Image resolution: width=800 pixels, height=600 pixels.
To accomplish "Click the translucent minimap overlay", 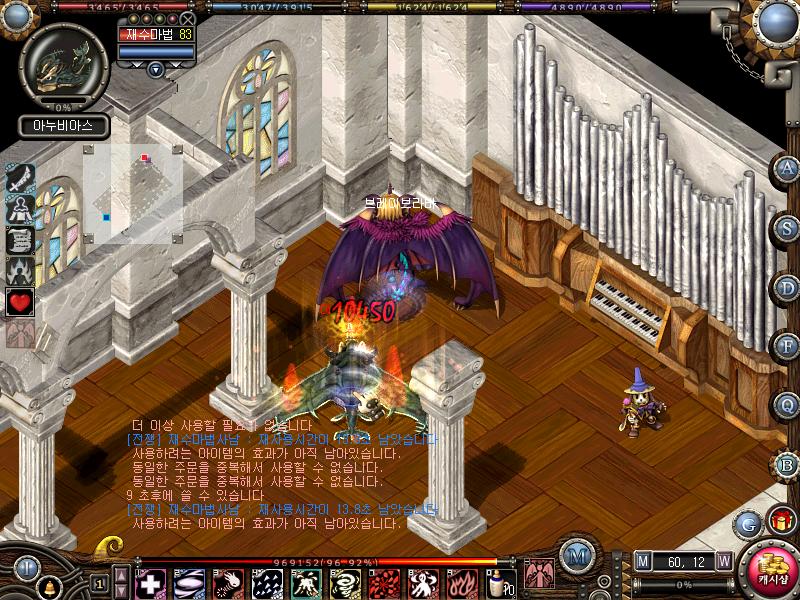I will click(x=133, y=193).
